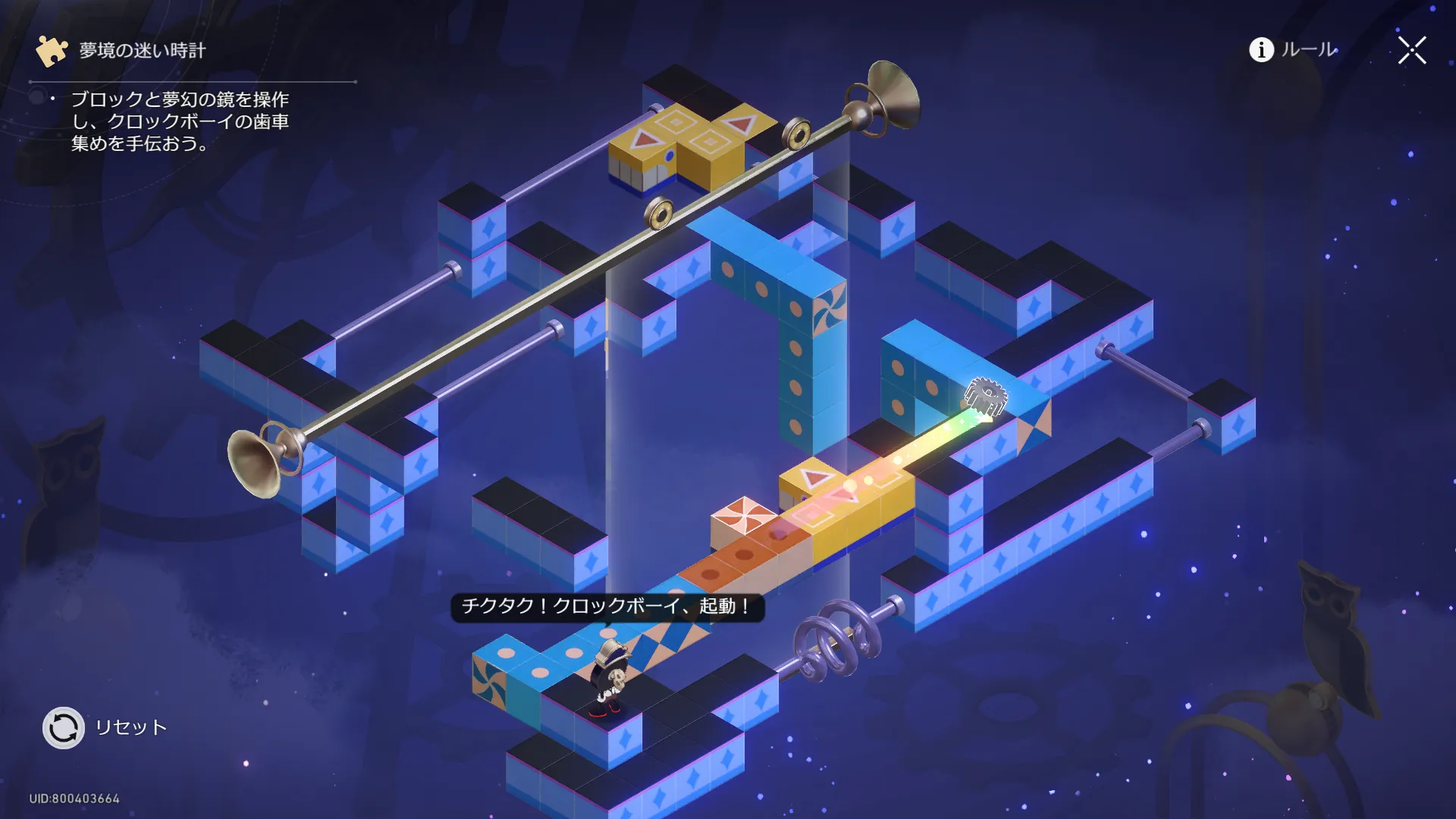
Task: Close the puzzle with the X button
Action: (1412, 51)
